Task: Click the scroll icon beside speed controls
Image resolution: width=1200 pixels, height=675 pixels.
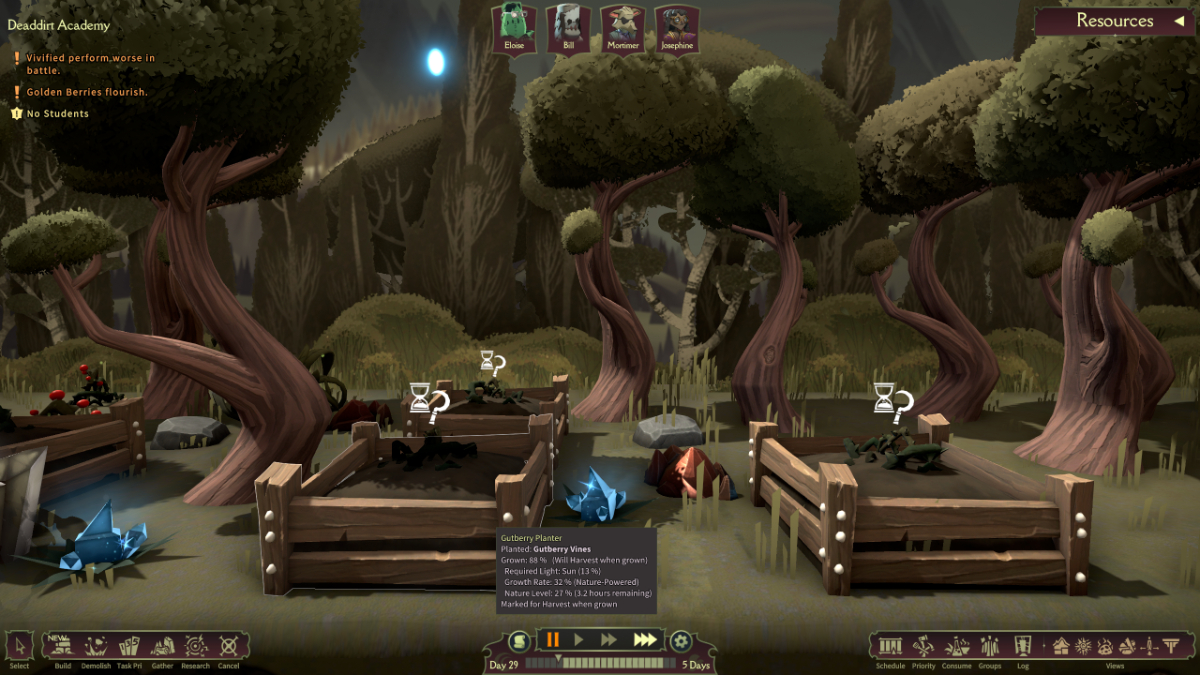Action: [518, 641]
